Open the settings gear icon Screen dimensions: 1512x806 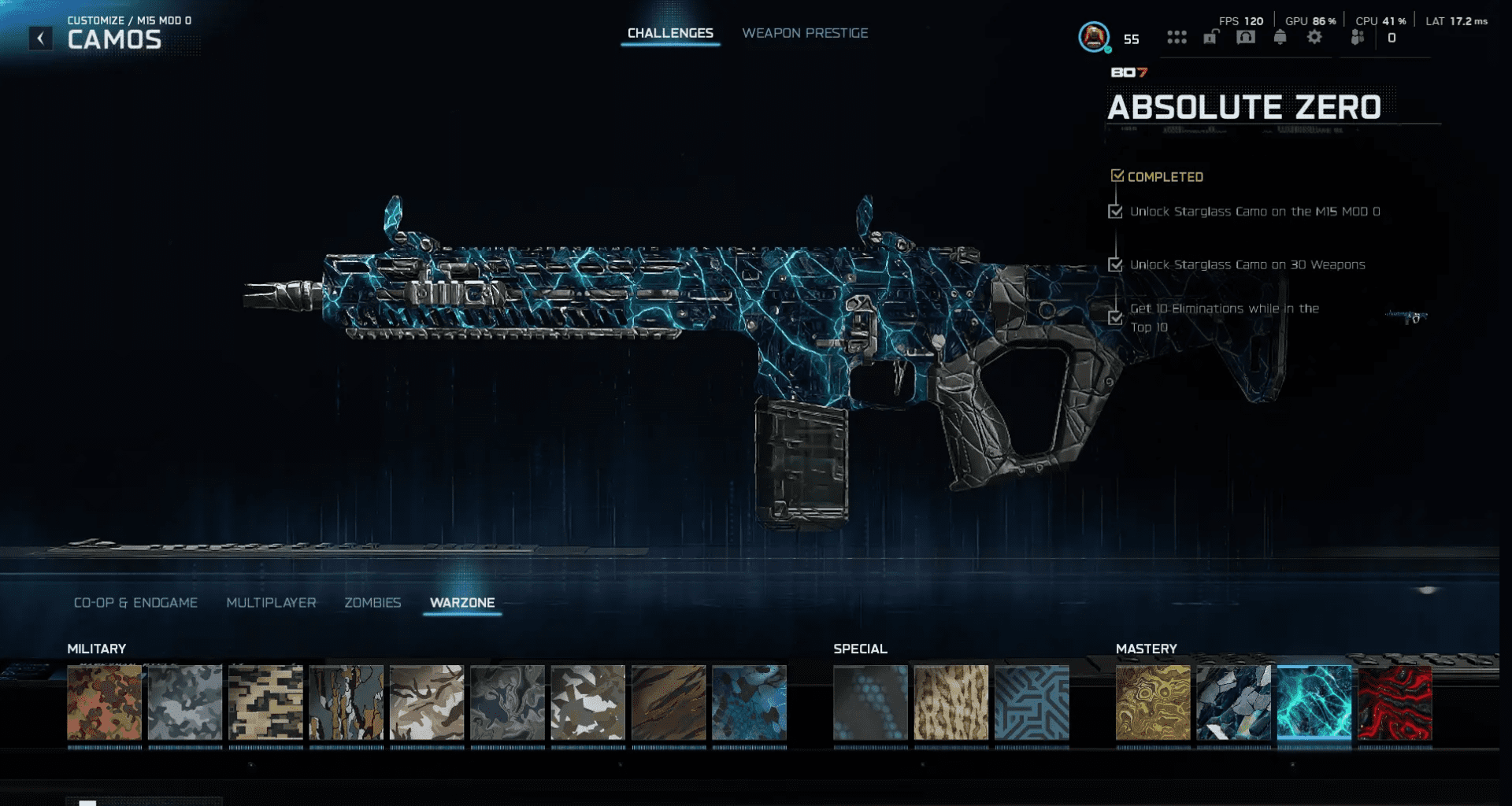pyautogui.click(x=1314, y=37)
